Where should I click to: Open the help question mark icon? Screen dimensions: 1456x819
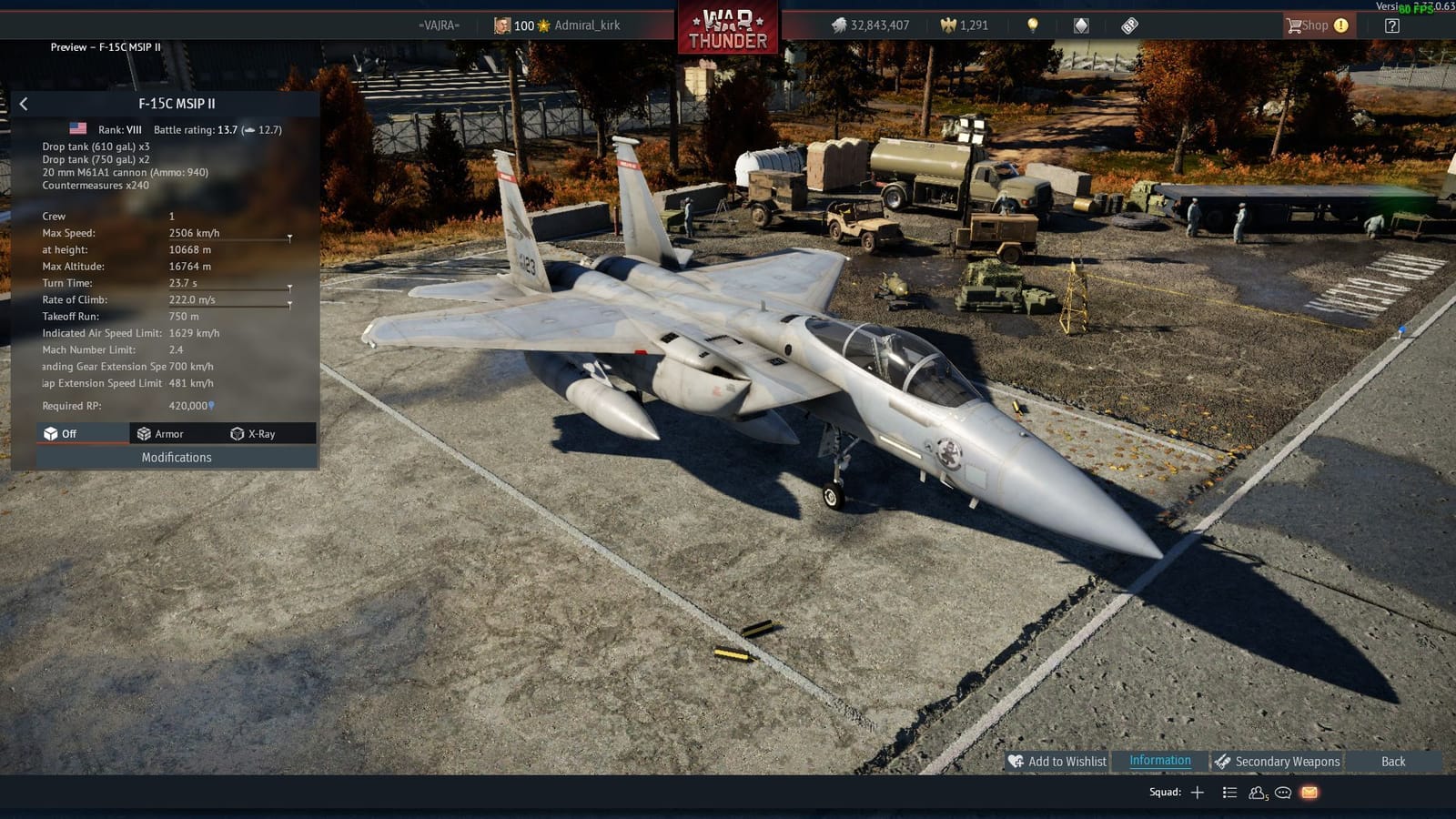pyautogui.click(x=1391, y=25)
